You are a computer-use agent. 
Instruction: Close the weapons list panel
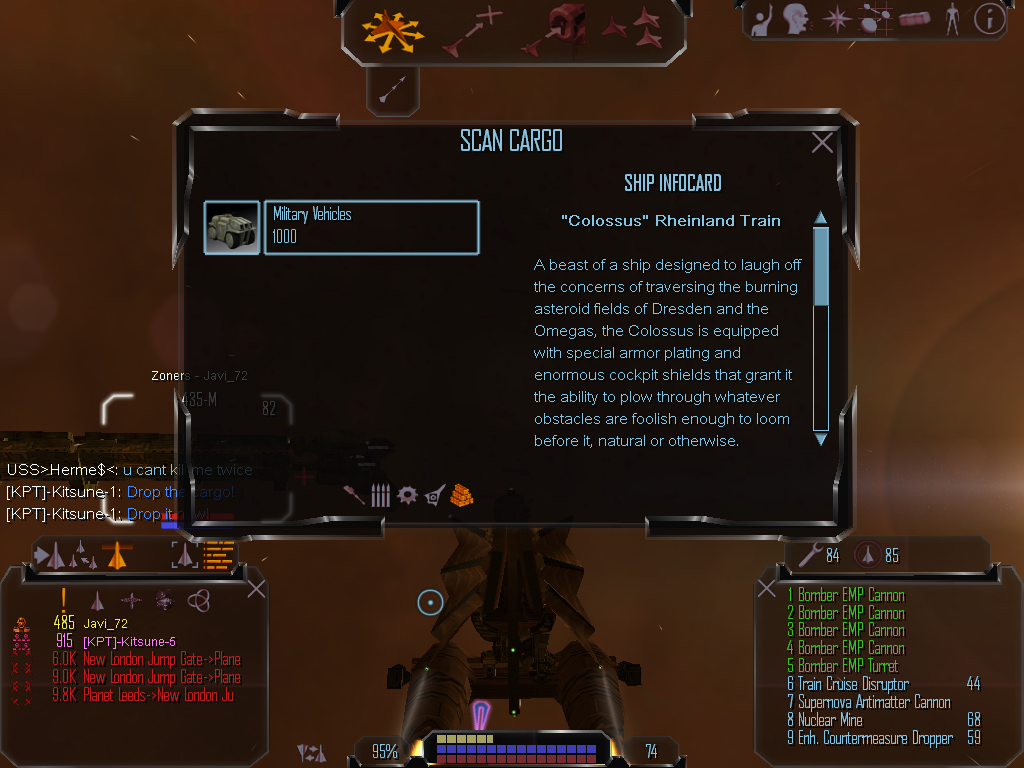point(767,588)
